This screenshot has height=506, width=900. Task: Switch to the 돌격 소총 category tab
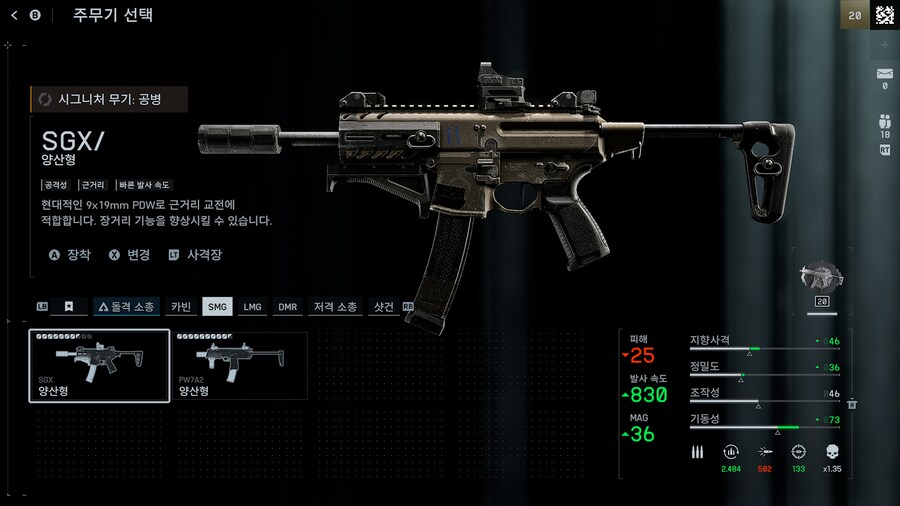(127, 307)
